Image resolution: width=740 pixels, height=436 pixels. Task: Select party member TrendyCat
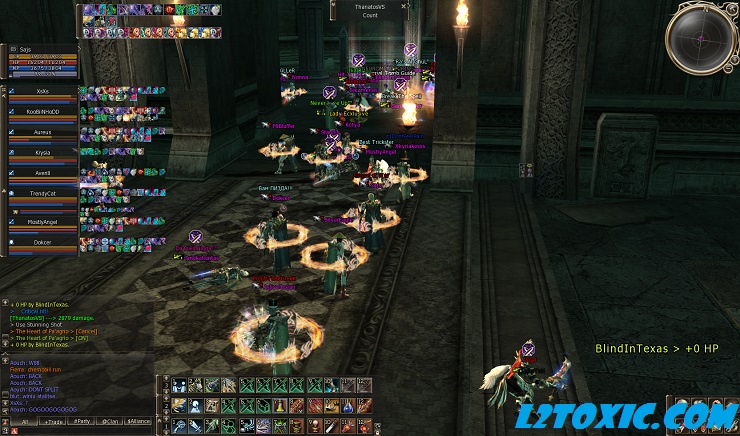pyautogui.click(x=42, y=193)
